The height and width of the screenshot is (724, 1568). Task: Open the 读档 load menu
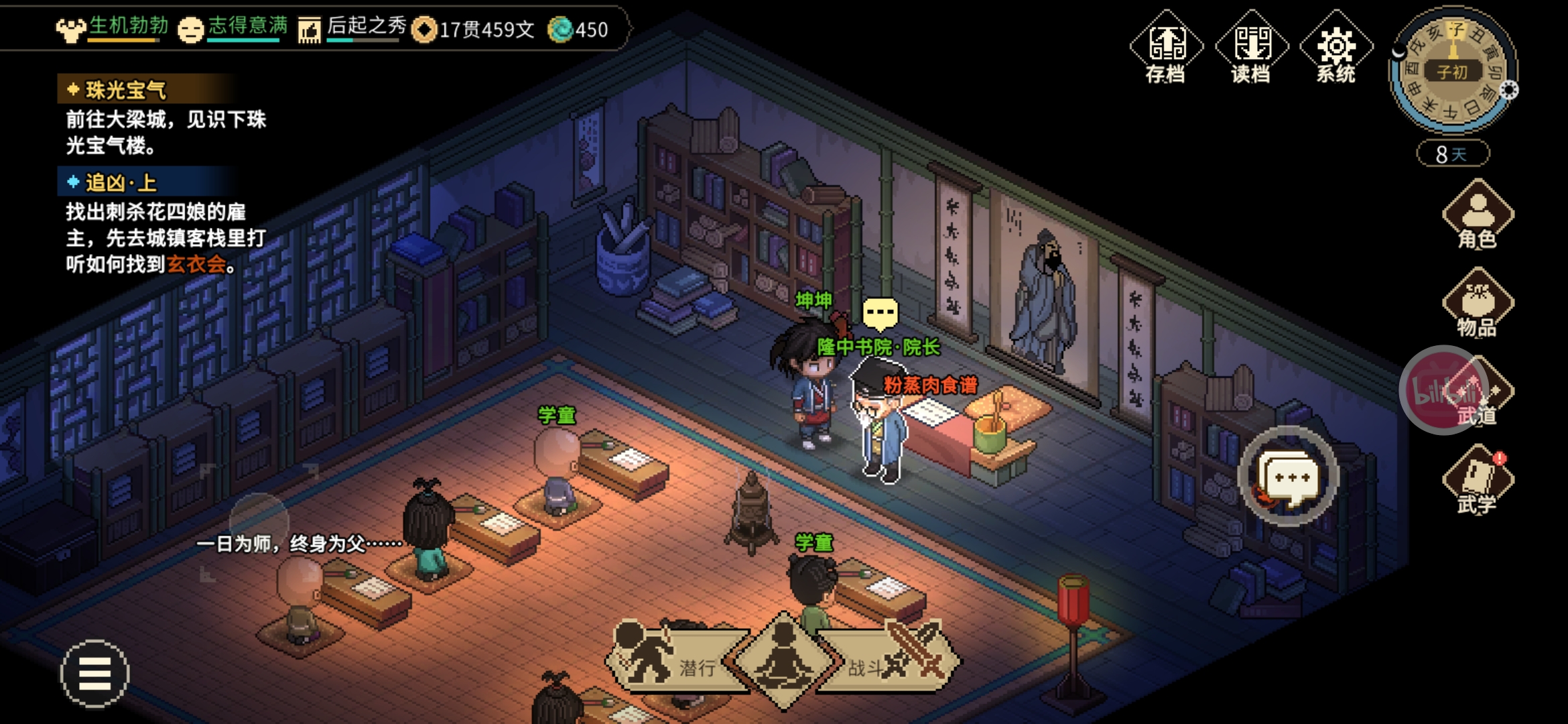pos(1251,48)
